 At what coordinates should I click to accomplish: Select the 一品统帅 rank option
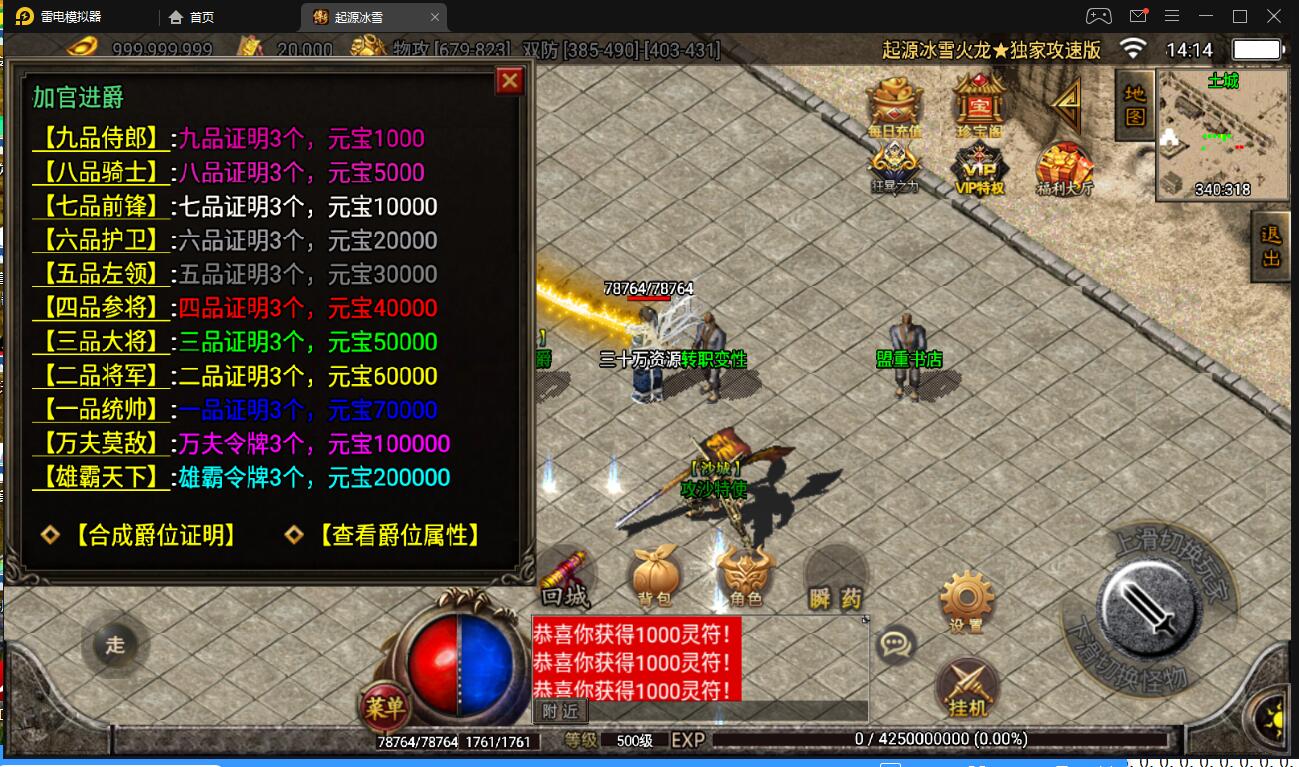point(101,410)
